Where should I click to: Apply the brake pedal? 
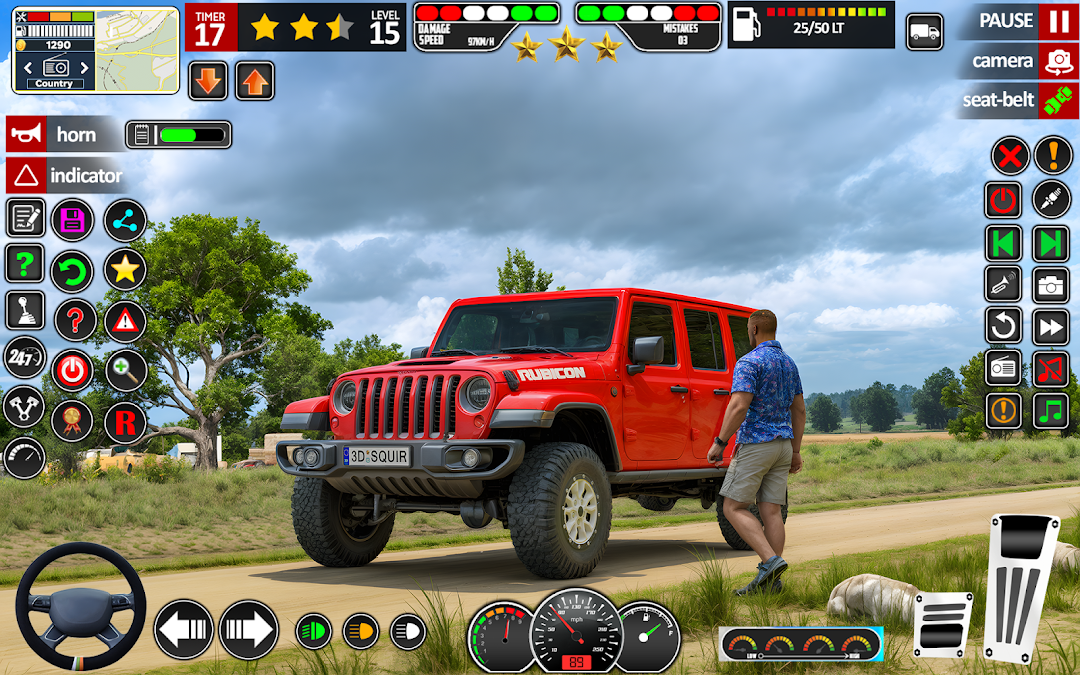[942, 624]
